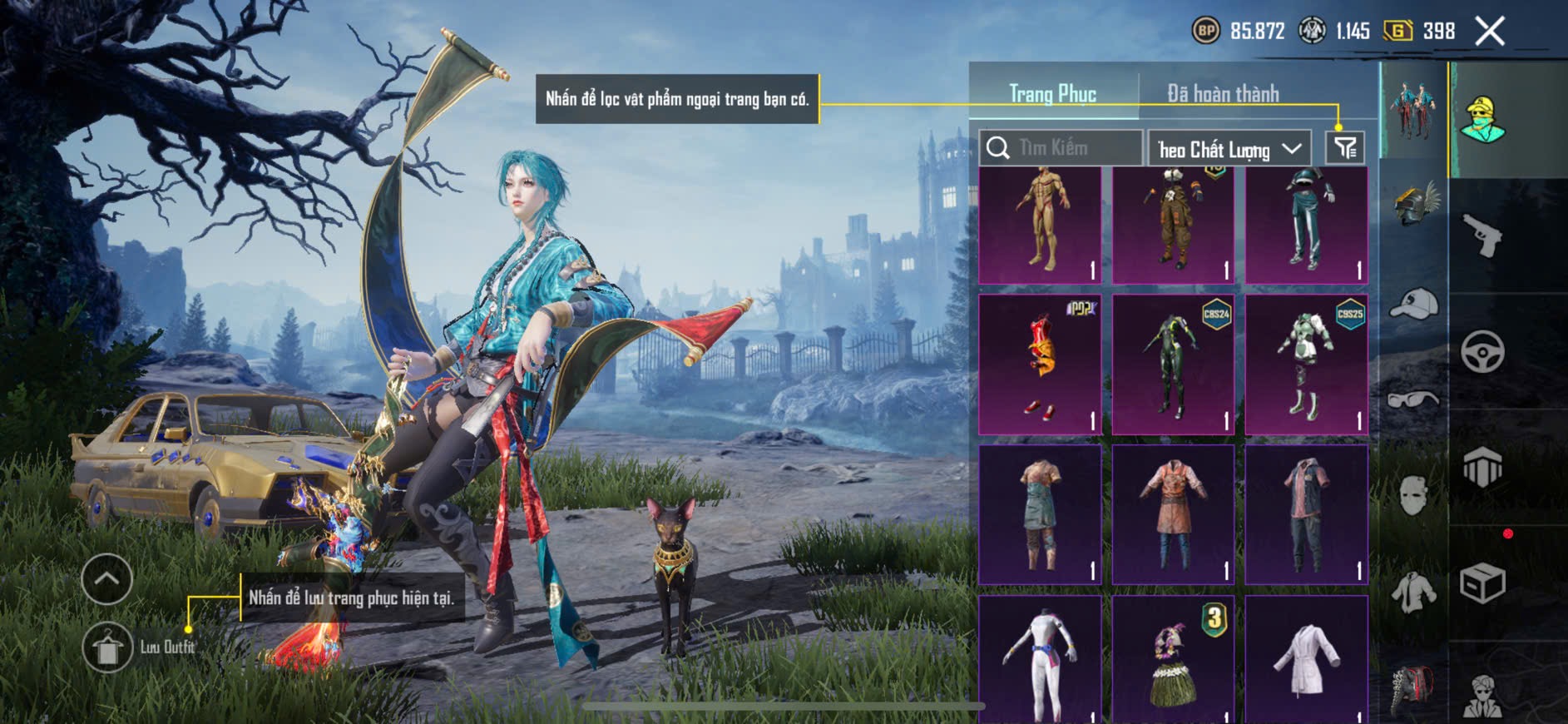
Task: Select the green armor suit labeled C8S24
Action: point(1173,364)
